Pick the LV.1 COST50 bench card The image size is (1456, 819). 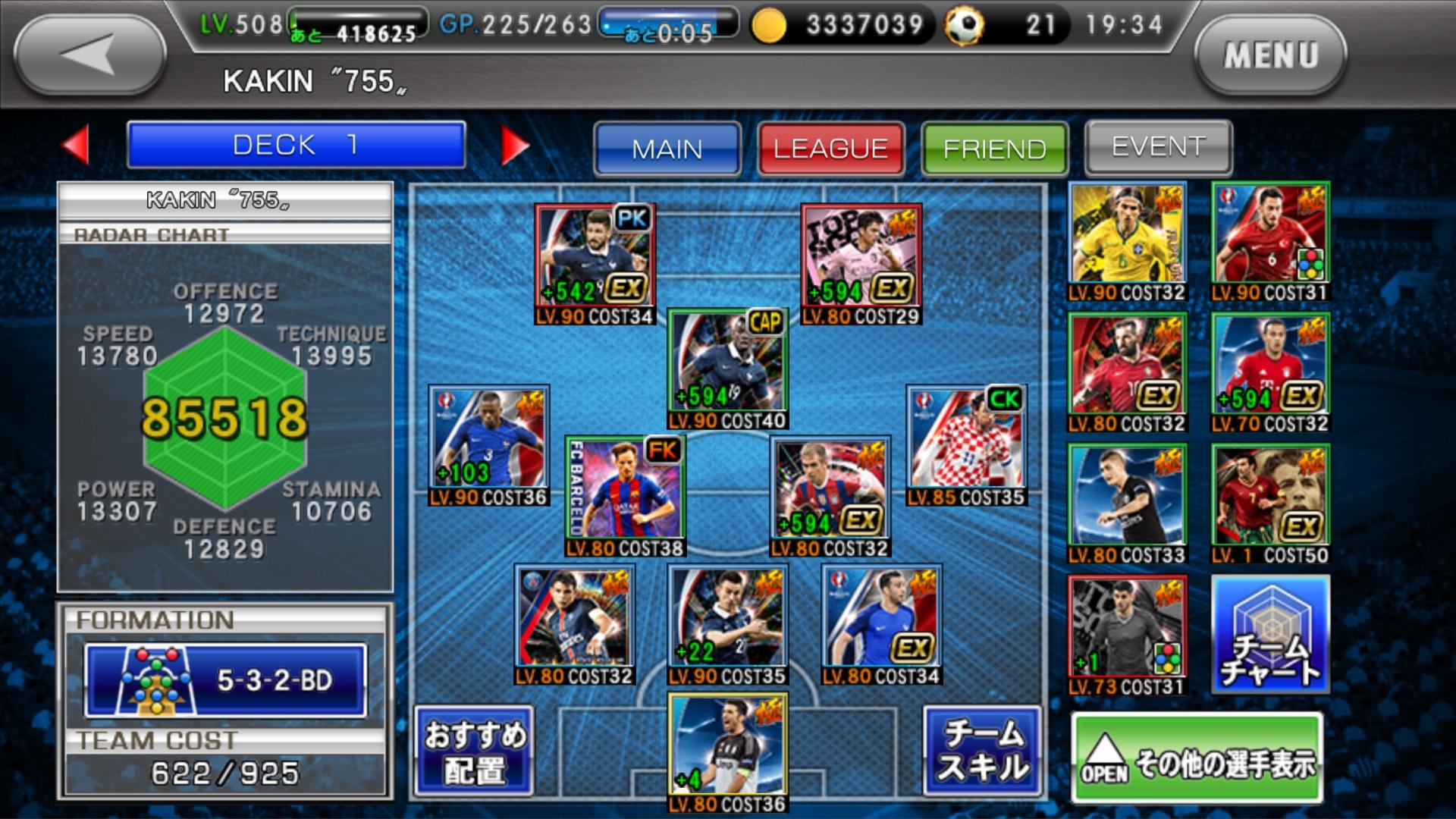pyautogui.click(x=1270, y=504)
